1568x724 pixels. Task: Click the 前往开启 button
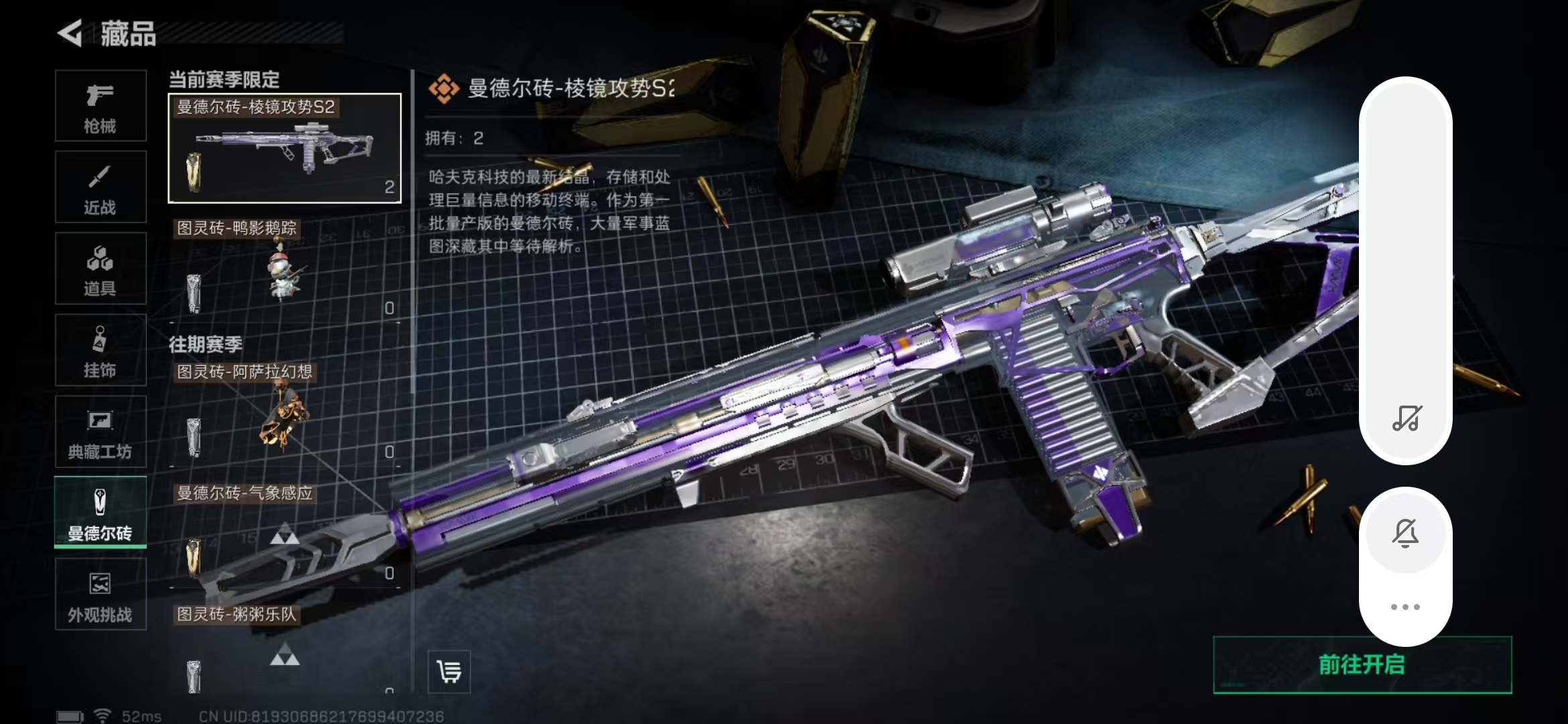tap(1362, 664)
